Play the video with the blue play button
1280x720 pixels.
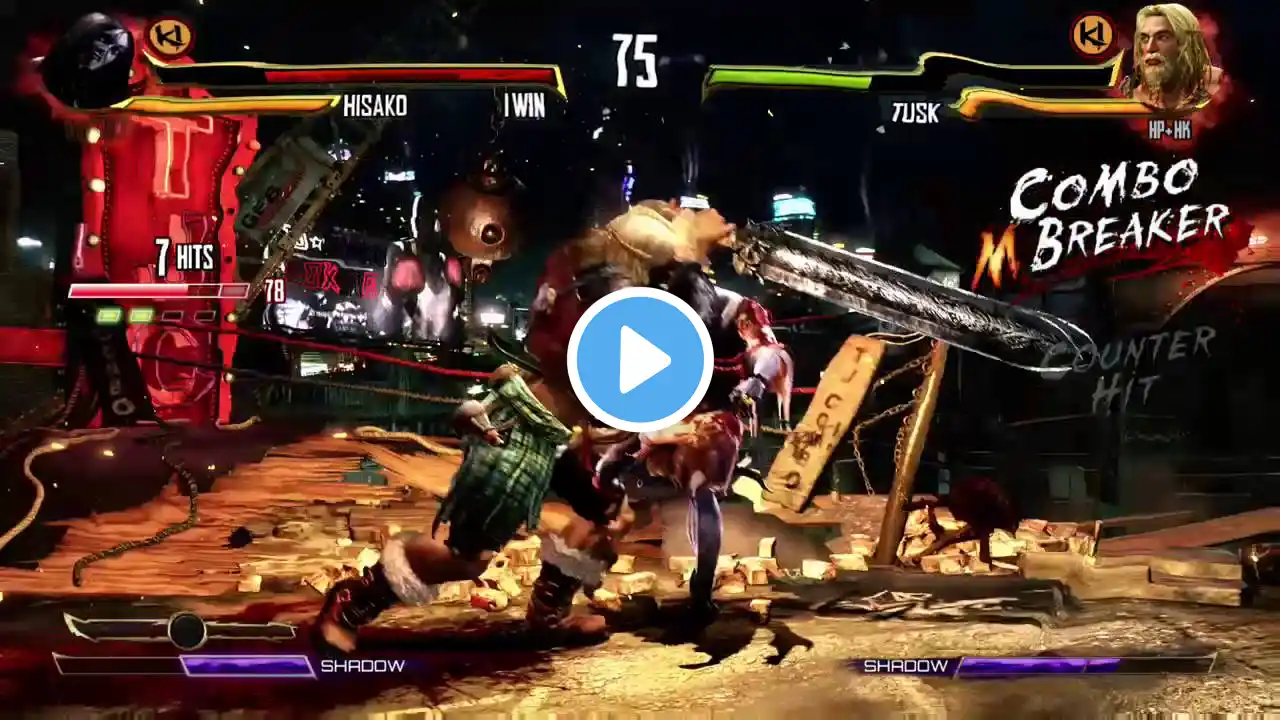(x=640, y=360)
